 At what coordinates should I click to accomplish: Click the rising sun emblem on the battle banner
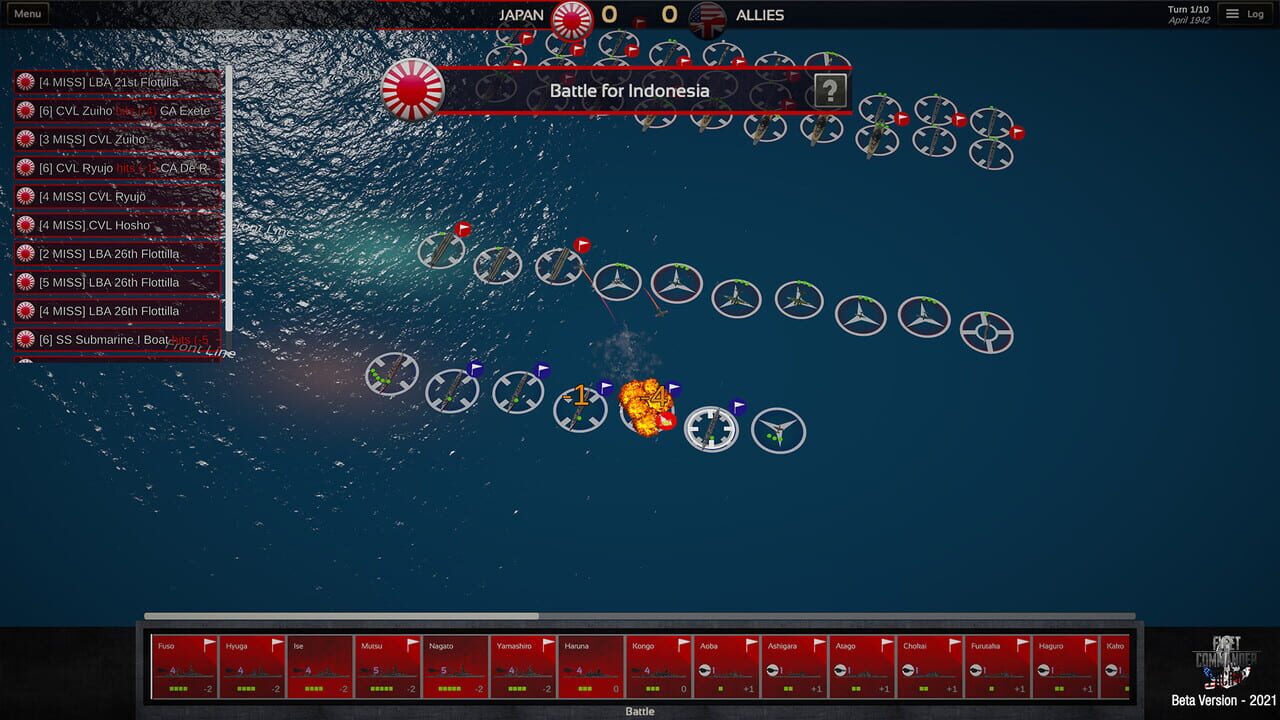412,89
